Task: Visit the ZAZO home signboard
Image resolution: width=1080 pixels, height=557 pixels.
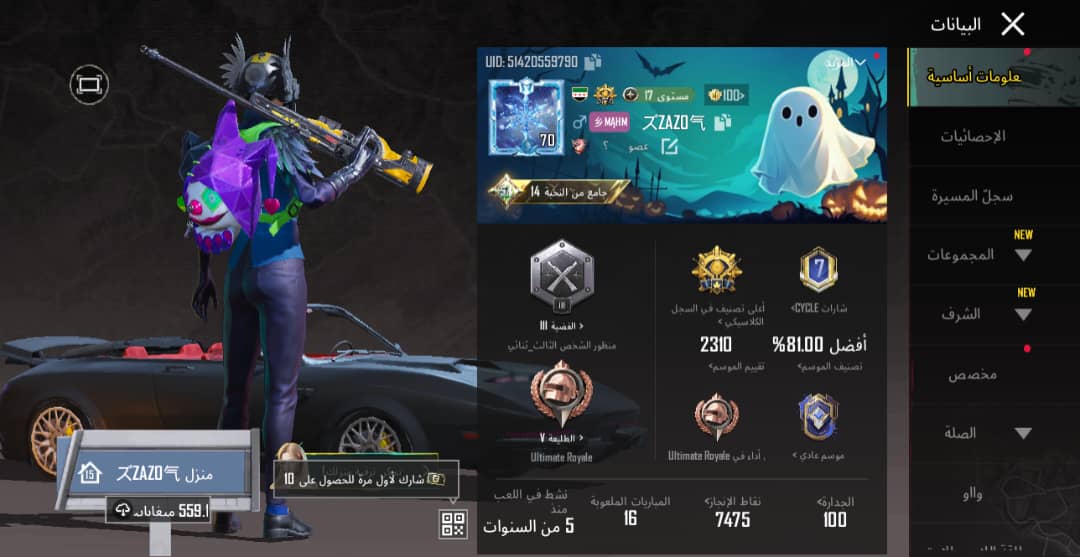Action: click(x=160, y=472)
